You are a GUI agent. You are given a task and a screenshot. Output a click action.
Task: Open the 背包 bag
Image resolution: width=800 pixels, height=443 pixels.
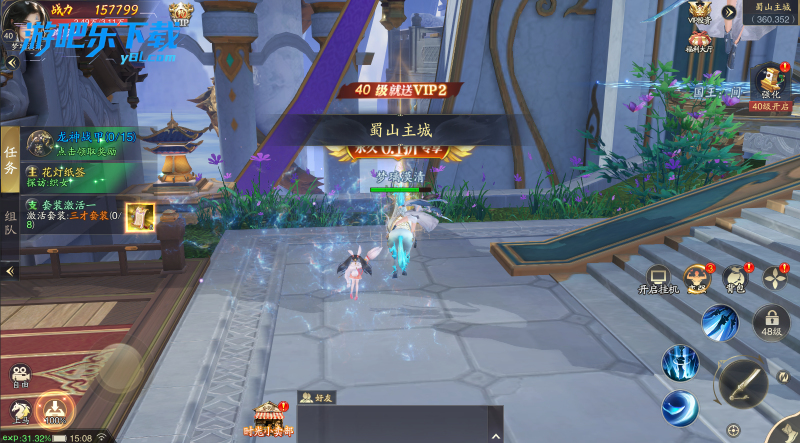pos(735,278)
